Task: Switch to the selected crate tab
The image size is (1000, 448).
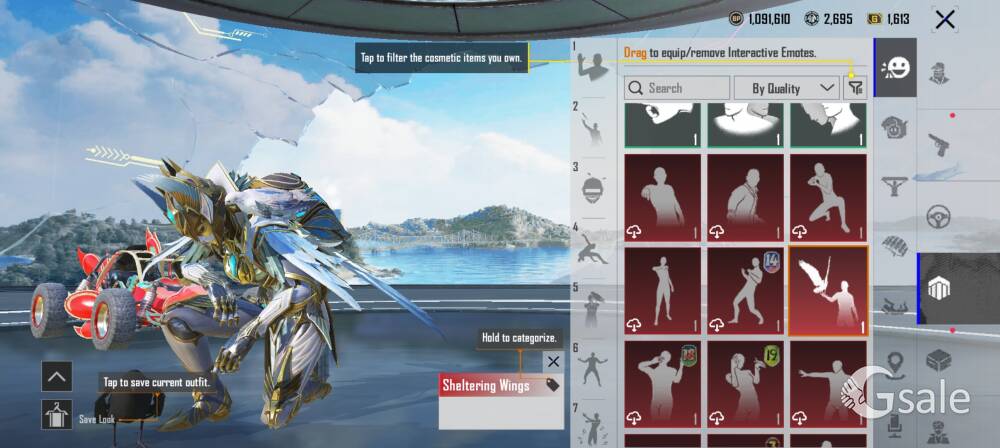Action: (x=938, y=288)
